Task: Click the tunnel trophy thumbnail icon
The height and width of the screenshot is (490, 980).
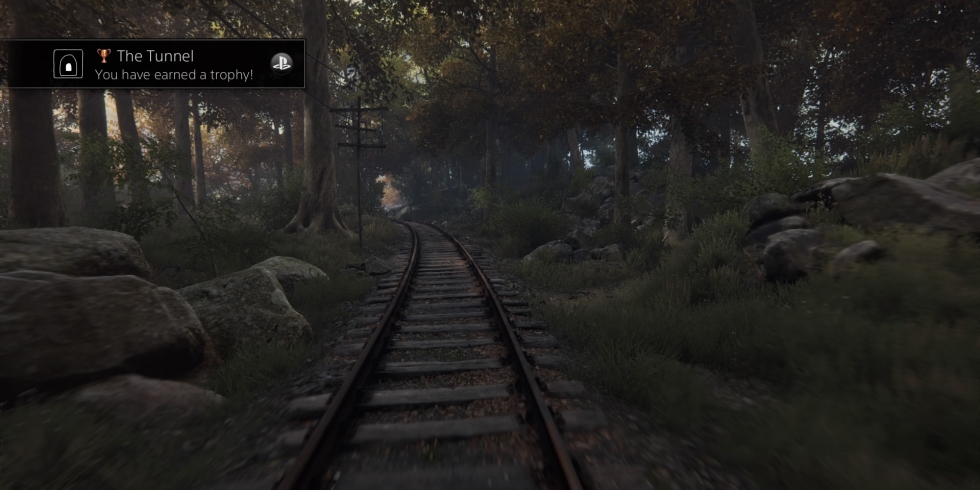Action: tap(68, 65)
